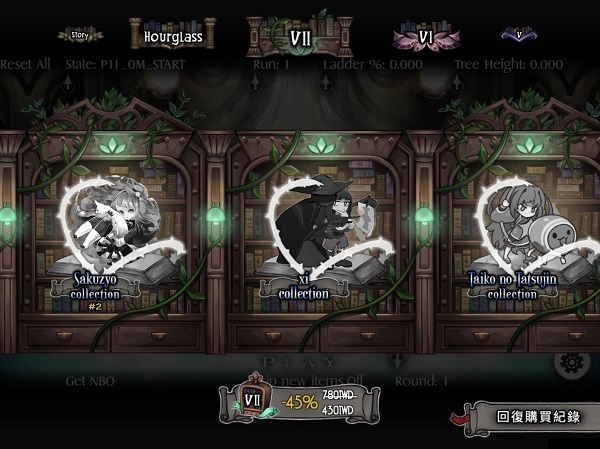600x449 pixels.
Task: Switch to the VI book tab
Action: (x=424, y=37)
